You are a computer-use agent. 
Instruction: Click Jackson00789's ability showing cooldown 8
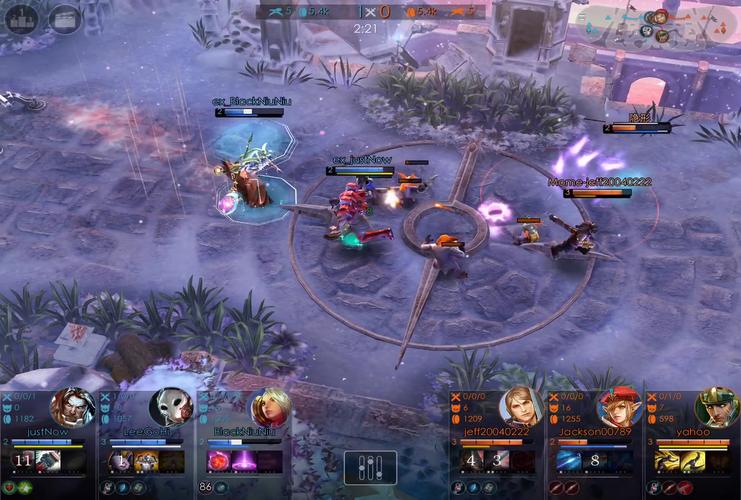(596, 461)
